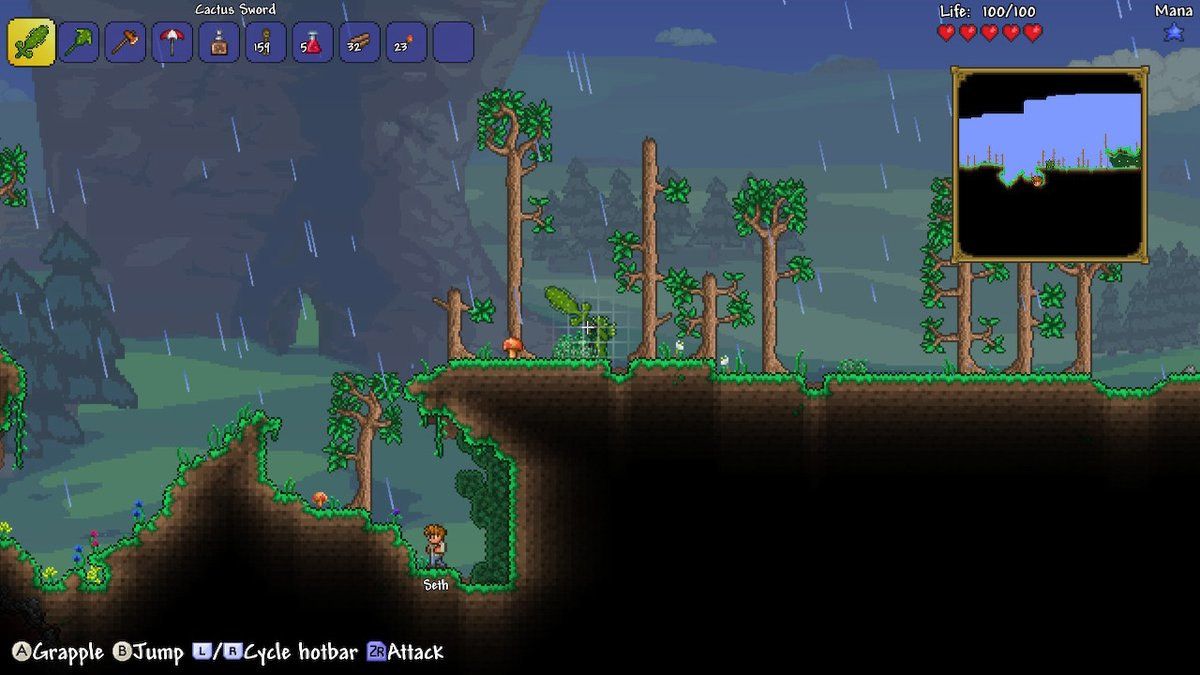This screenshot has width=1200, height=675.
Task: Select the green cactus pickaxe slot
Action: point(79,43)
